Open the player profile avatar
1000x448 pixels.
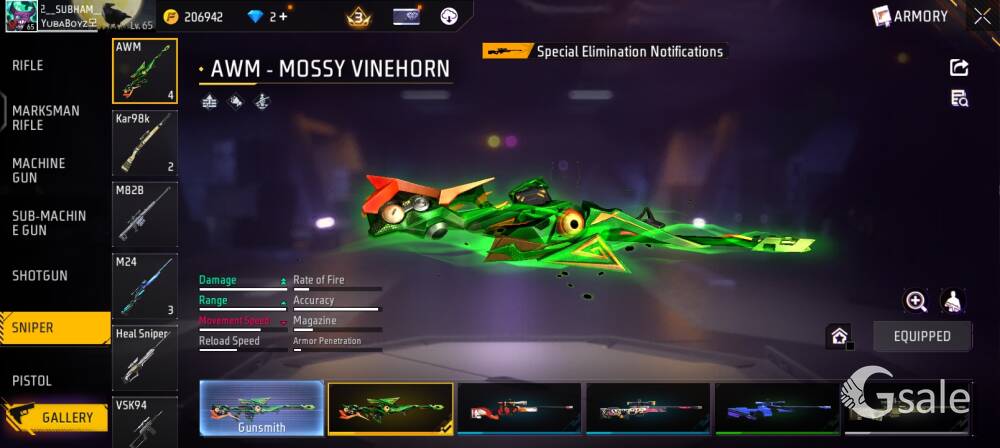[18, 15]
